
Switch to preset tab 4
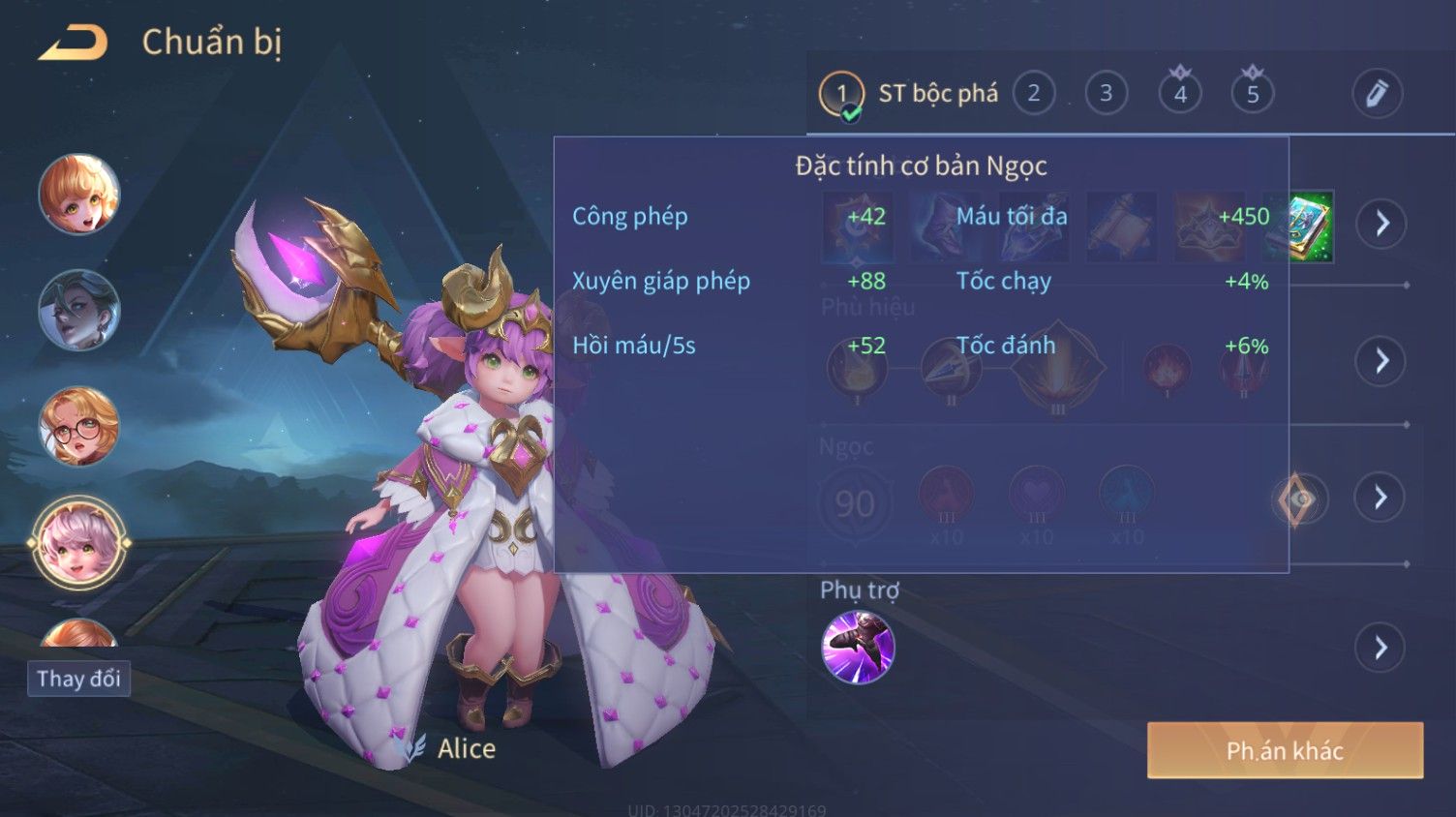[x=1179, y=94]
